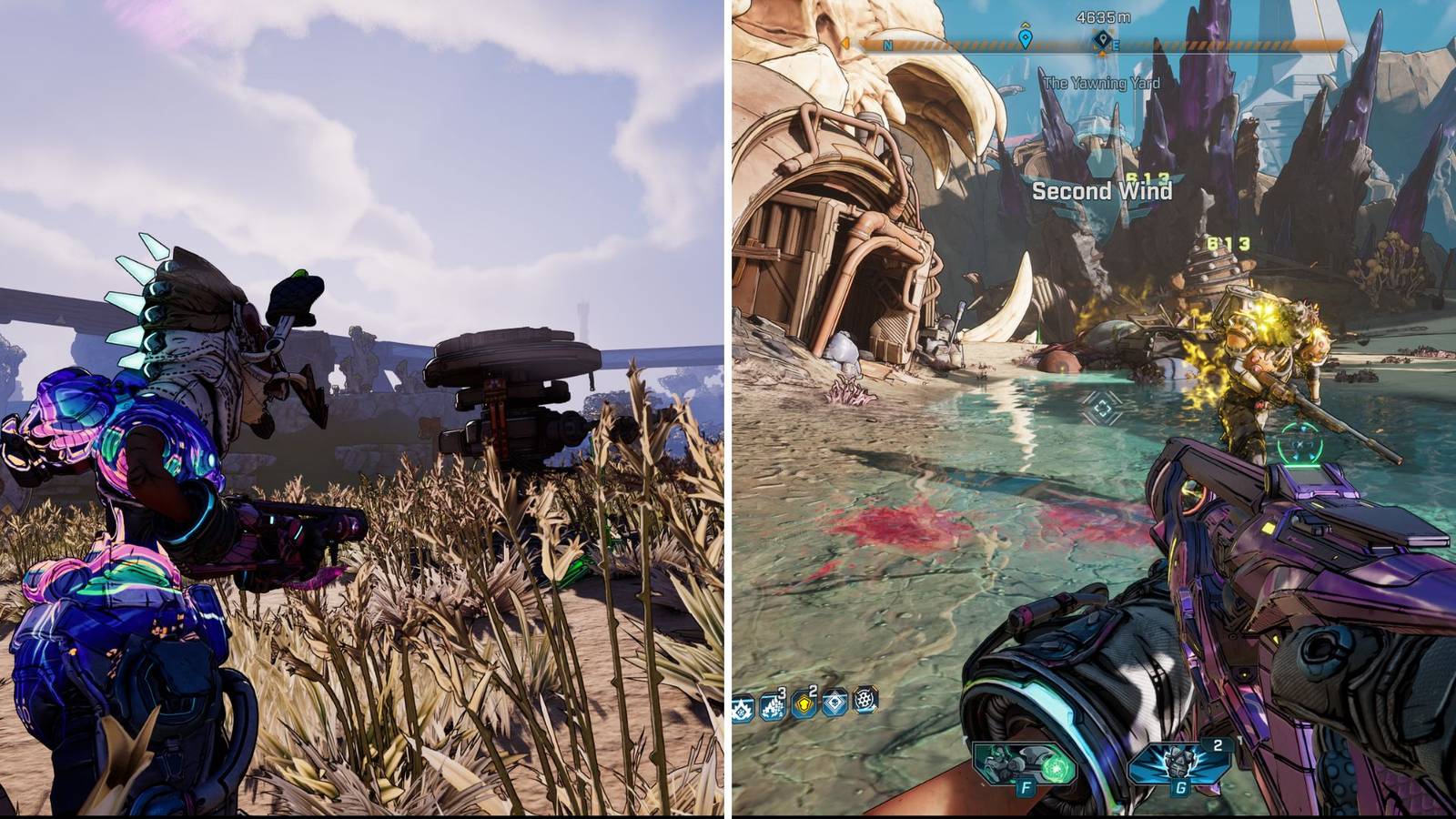Viewport: 1456px width, 819px height.
Task: Click the grenade icon above the G key
Action: (x=1178, y=763)
